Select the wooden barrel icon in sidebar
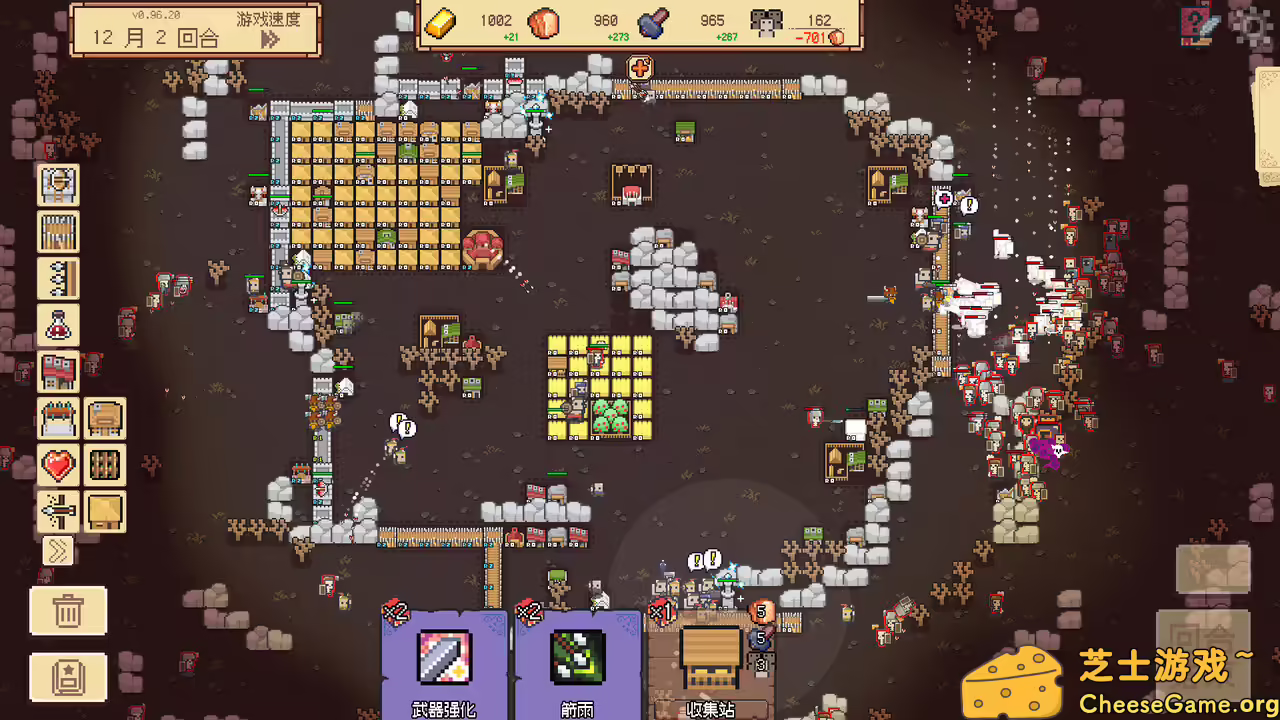The image size is (1280, 720). coord(105,464)
